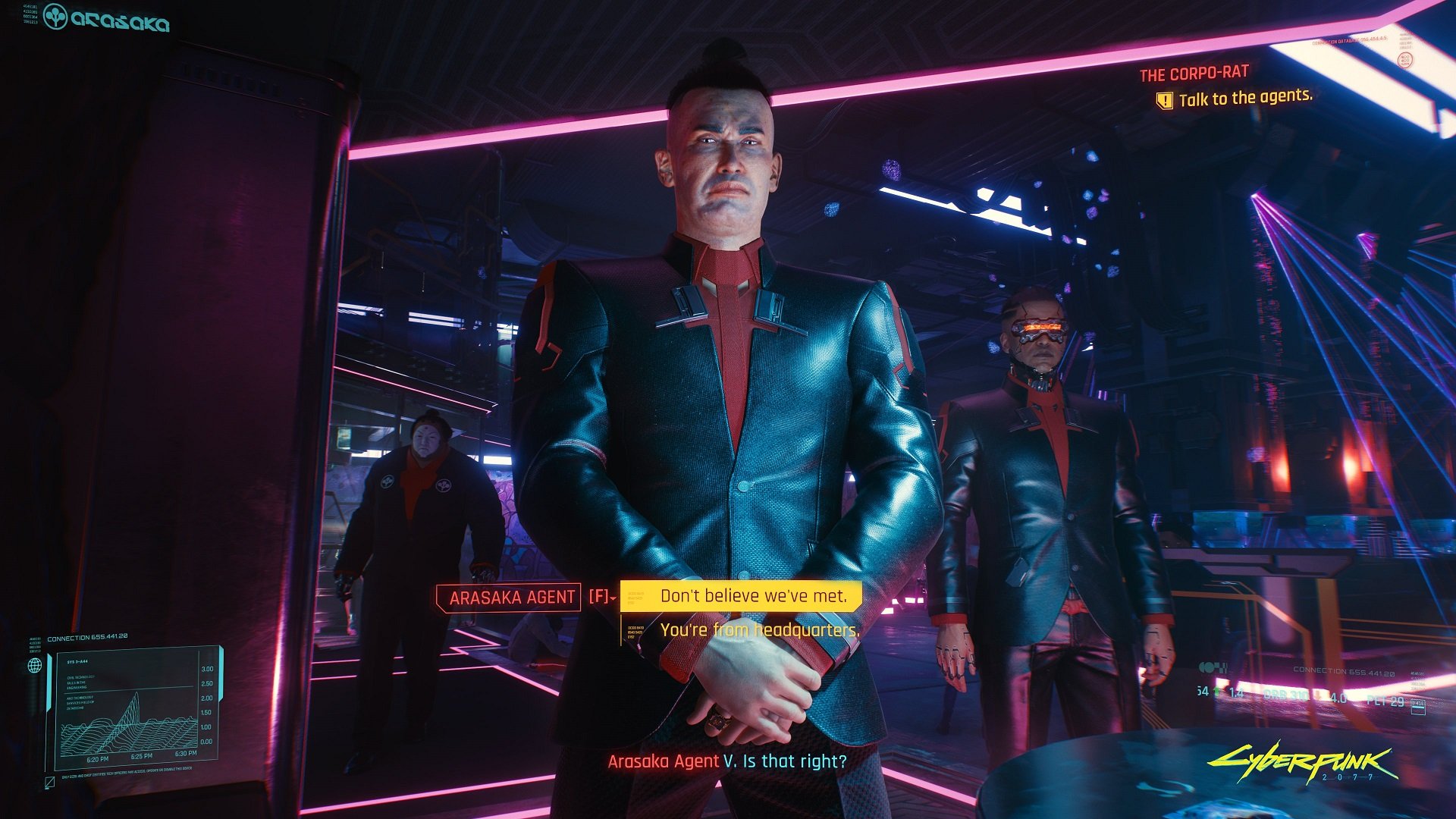Image resolution: width=1456 pixels, height=819 pixels.
Task: Select the 'You're from headquarters' dialogue option
Action: pos(761,629)
